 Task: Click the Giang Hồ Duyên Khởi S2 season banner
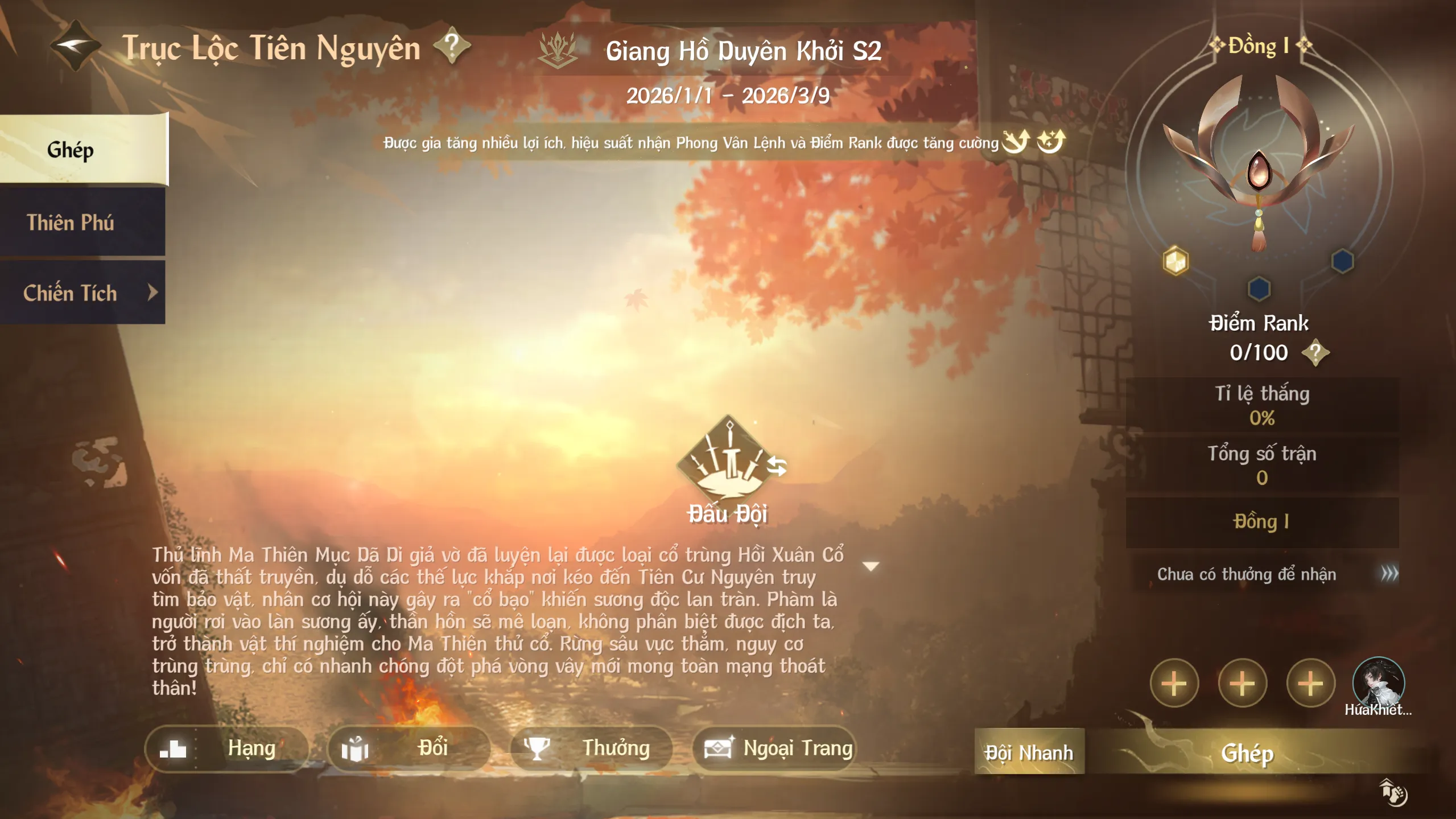click(743, 51)
